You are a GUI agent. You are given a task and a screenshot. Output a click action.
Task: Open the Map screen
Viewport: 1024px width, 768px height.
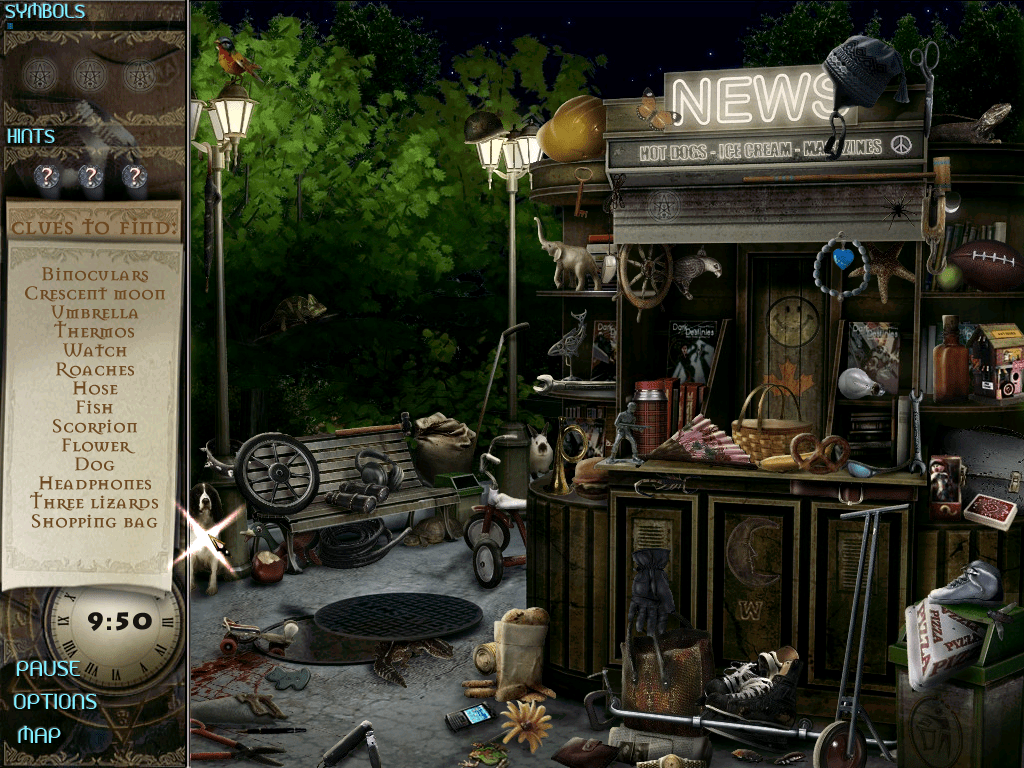tap(39, 735)
